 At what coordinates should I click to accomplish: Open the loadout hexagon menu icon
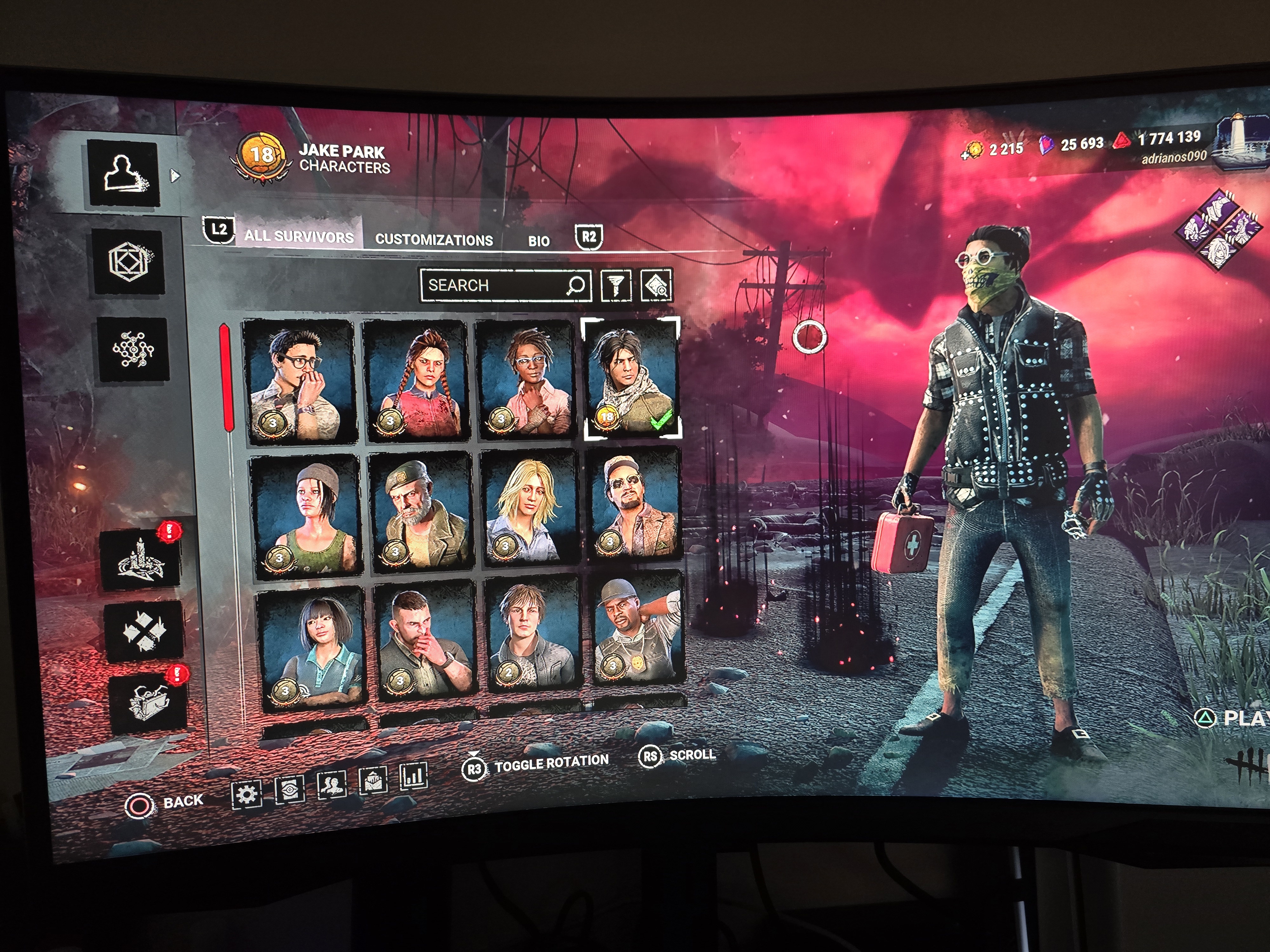pos(129,261)
